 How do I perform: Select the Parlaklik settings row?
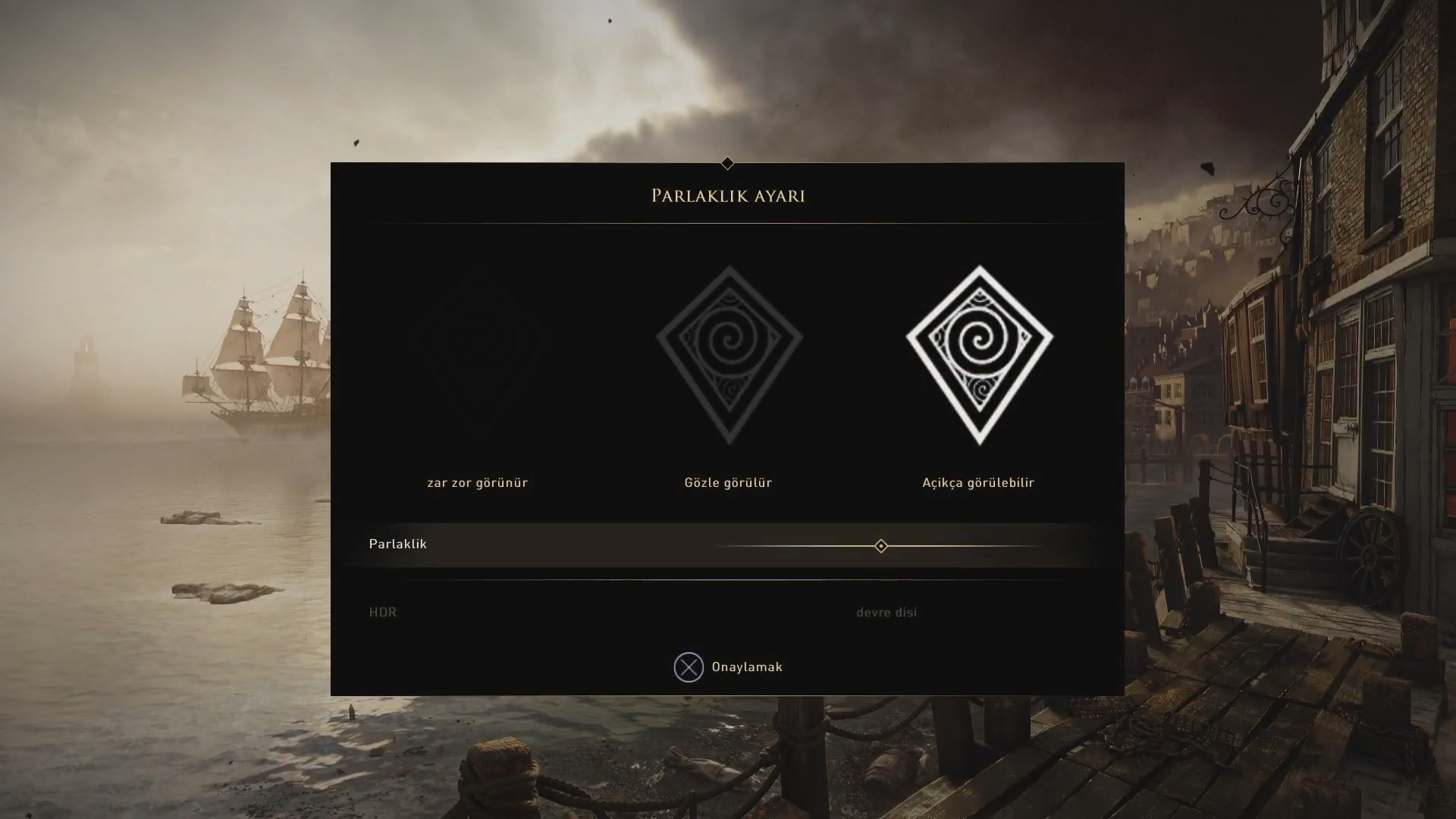point(398,544)
